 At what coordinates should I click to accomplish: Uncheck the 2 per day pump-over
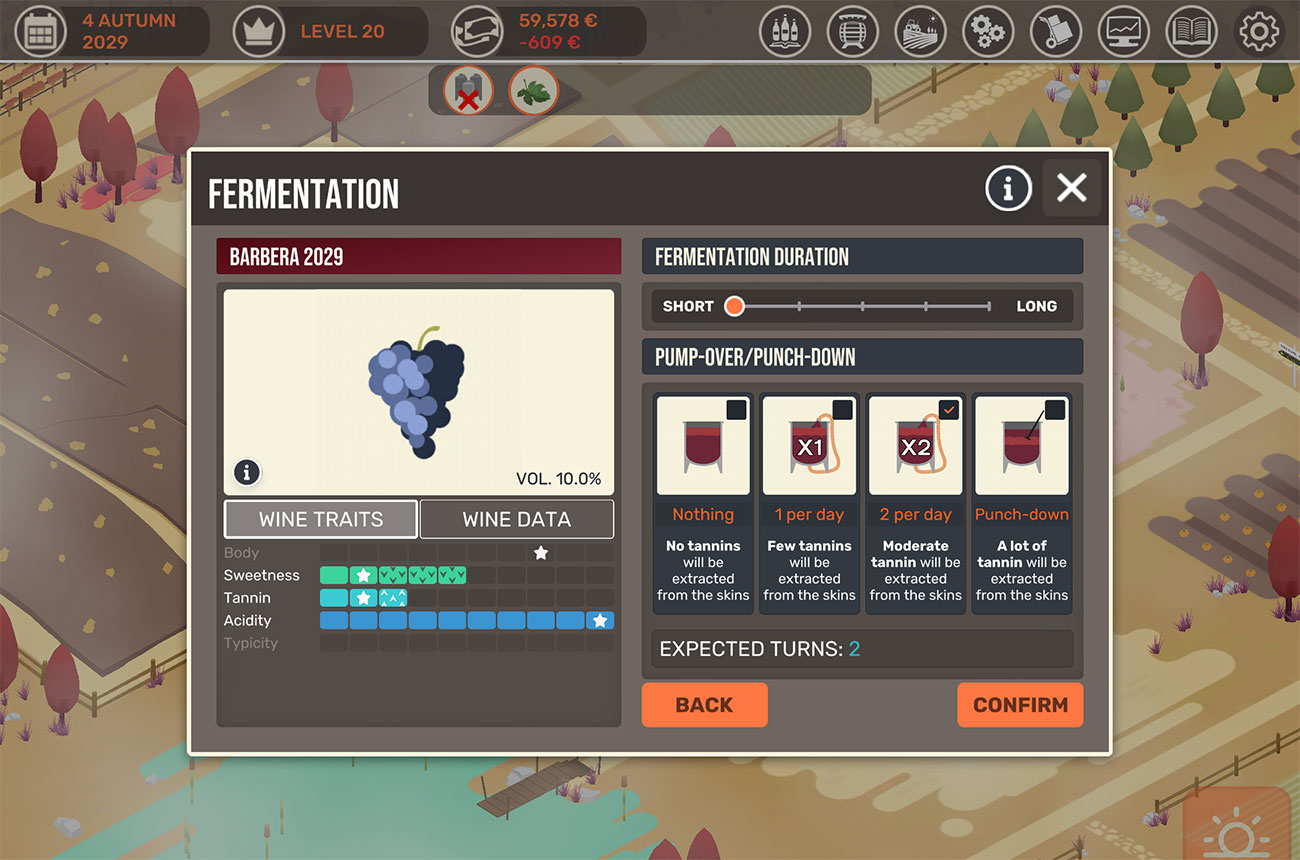(949, 409)
